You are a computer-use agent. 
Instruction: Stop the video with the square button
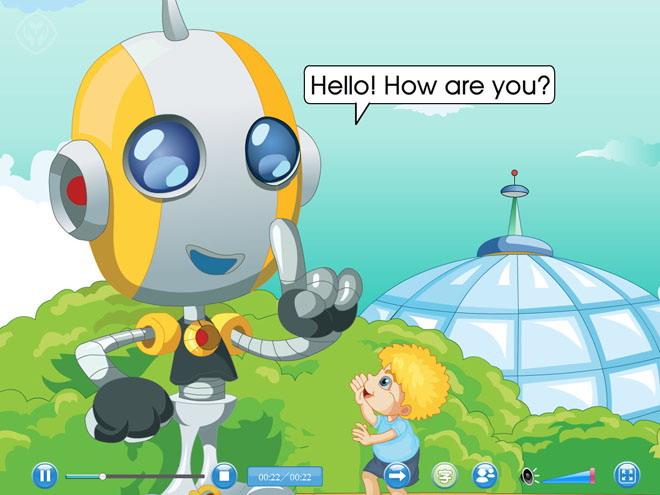pyautogui.click(x=224, y=475)
